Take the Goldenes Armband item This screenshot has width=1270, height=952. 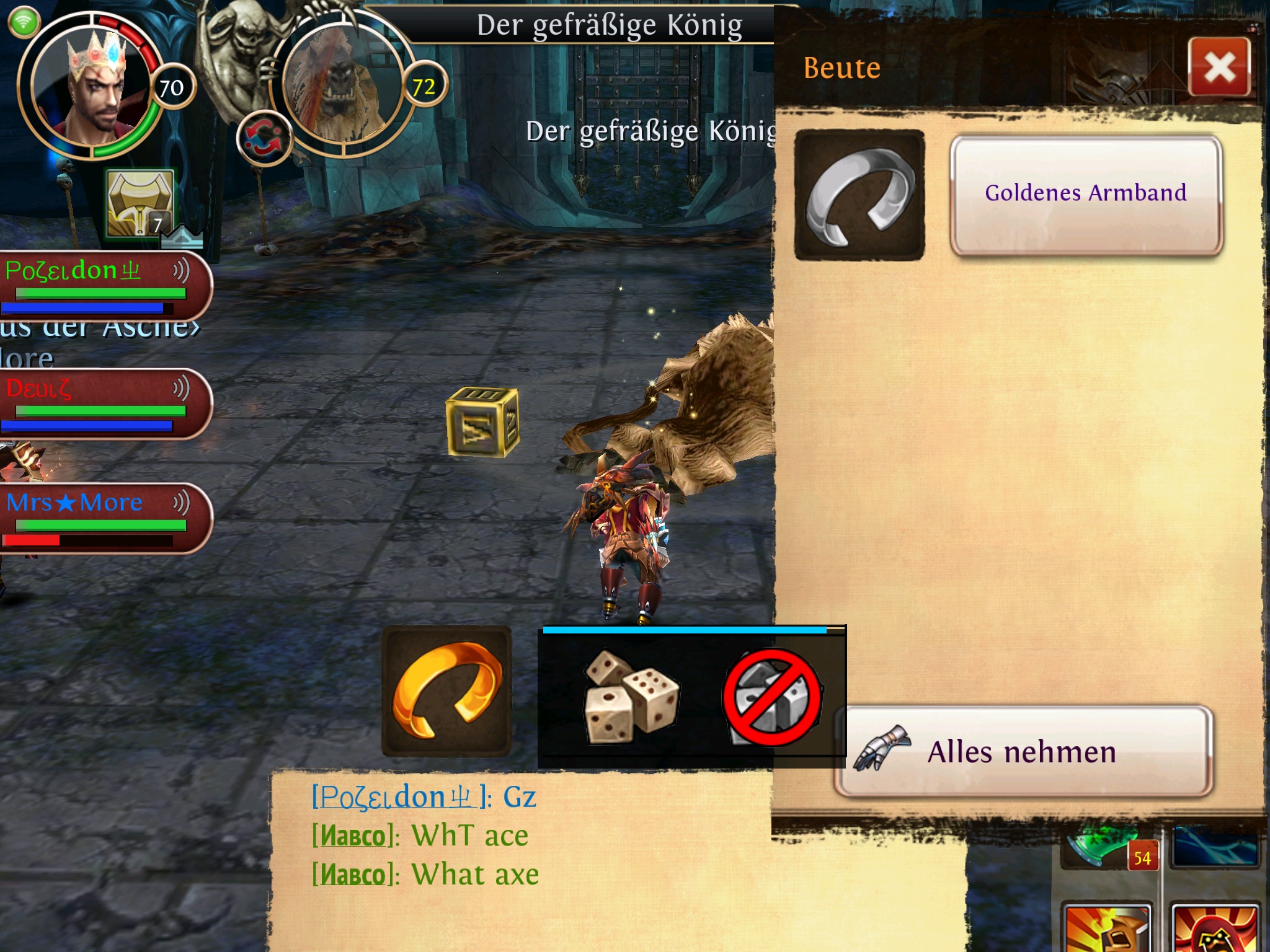click(x=1086, y=194)
